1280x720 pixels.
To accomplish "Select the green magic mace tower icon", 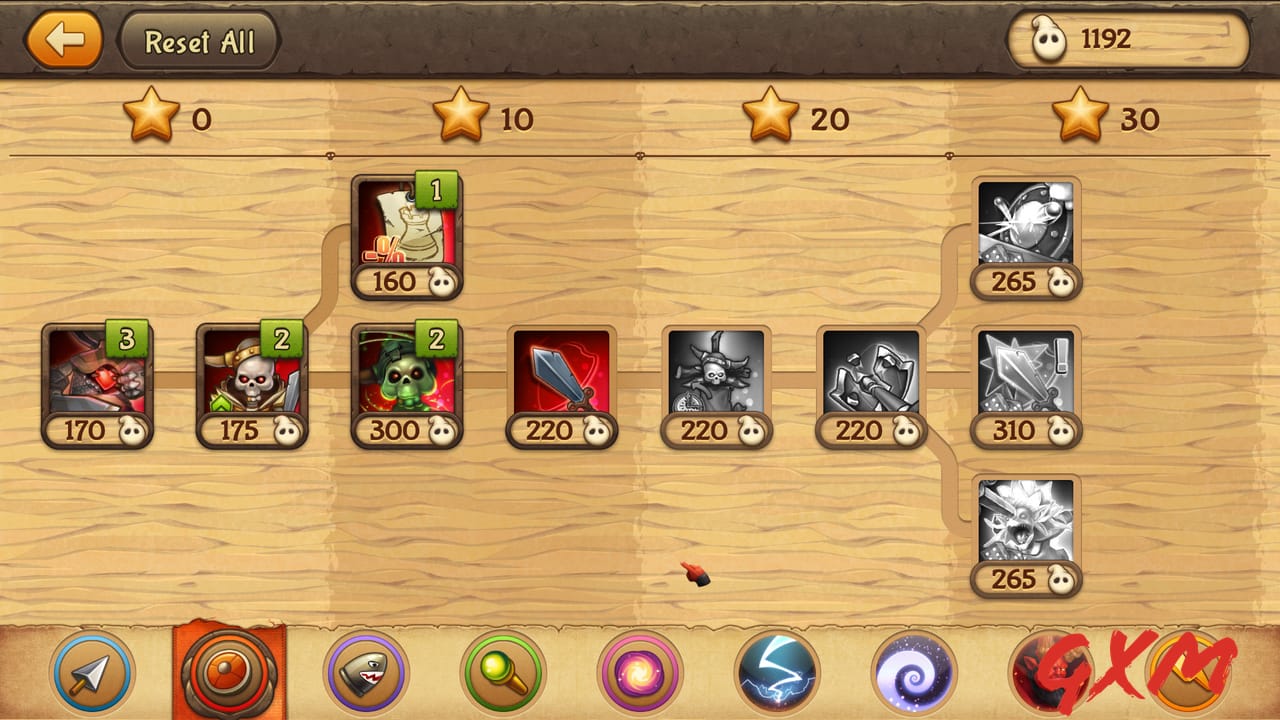I will 504,674.
